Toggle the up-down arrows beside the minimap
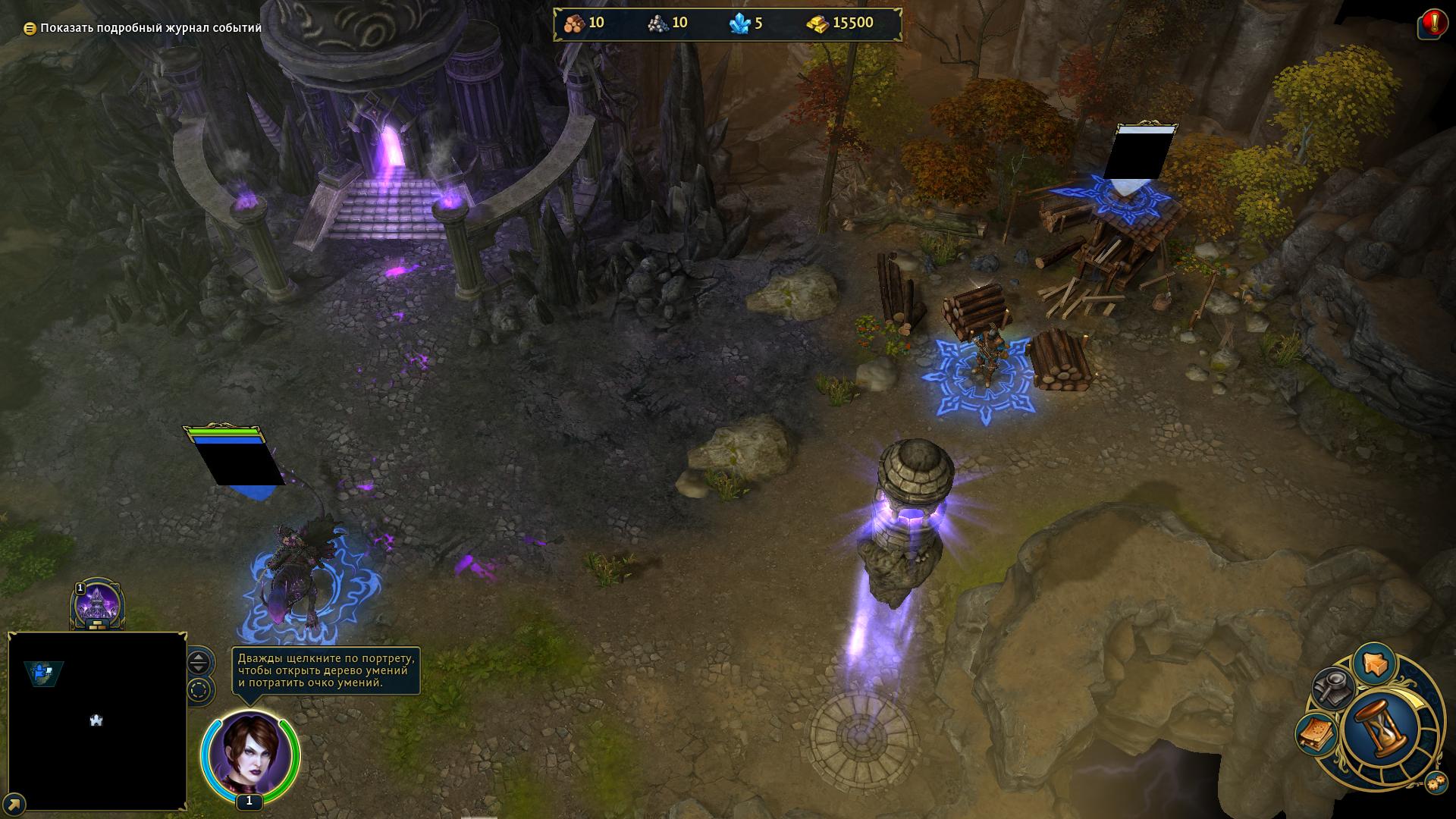 pyautogui.click(x=199, y=663)
